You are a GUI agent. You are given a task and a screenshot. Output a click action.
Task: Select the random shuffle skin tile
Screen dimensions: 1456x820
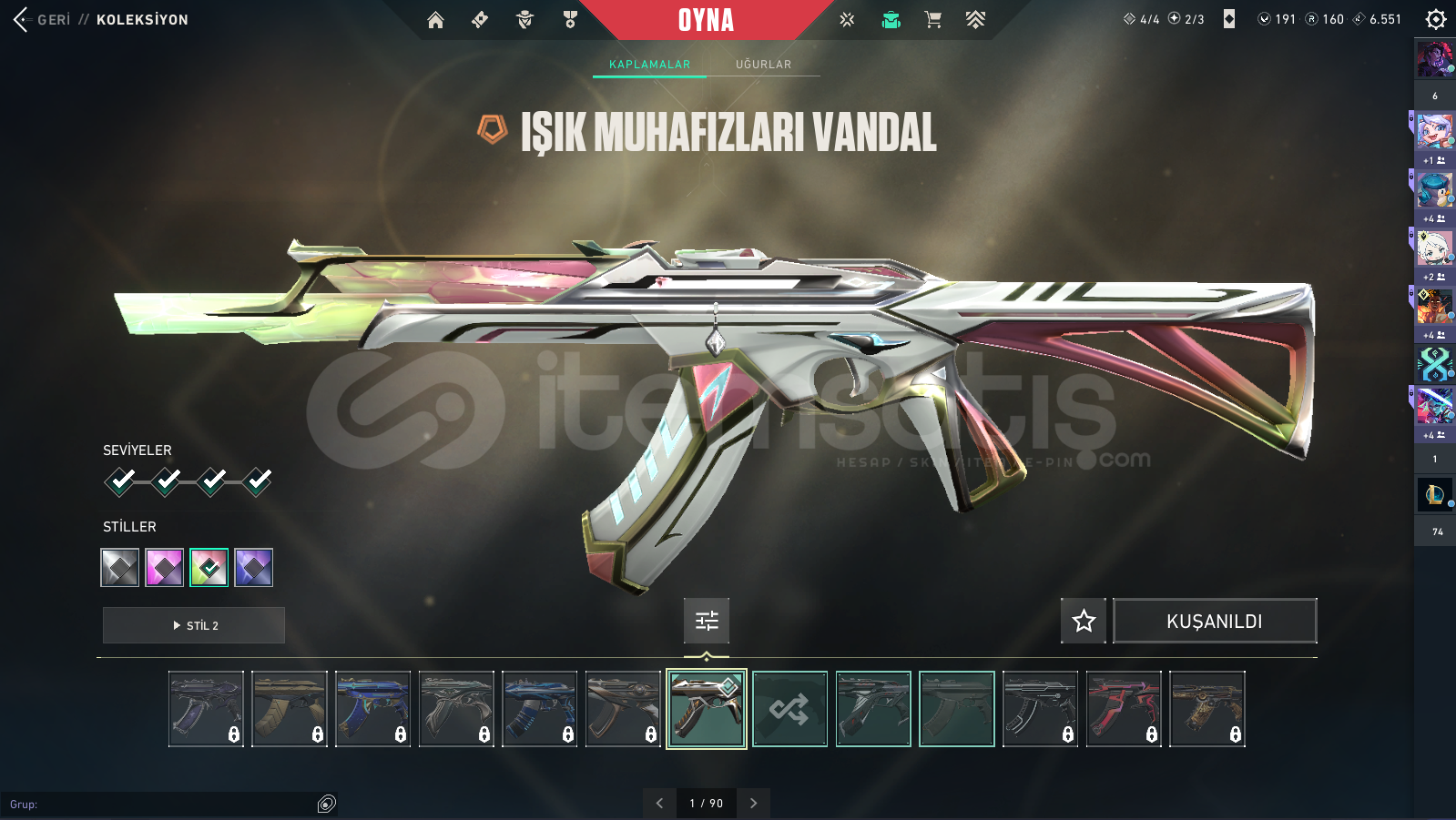point(789,709)
